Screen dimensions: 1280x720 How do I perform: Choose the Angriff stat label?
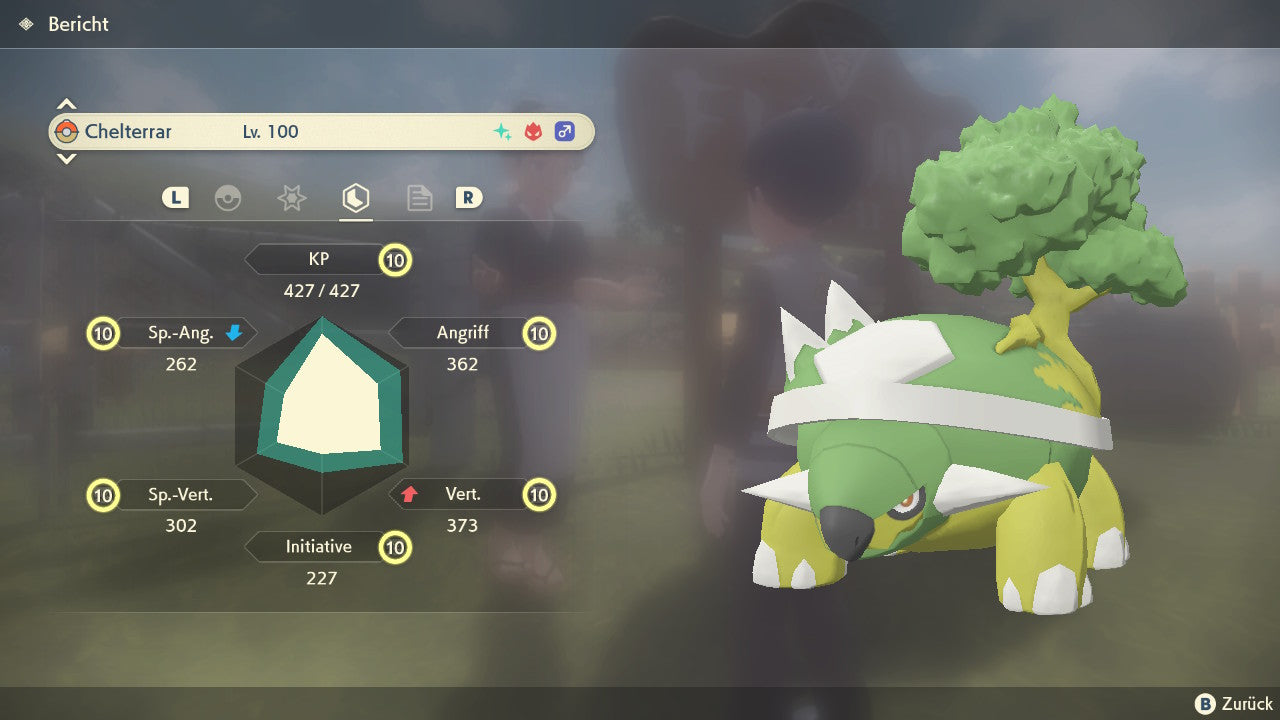[463, 333]
